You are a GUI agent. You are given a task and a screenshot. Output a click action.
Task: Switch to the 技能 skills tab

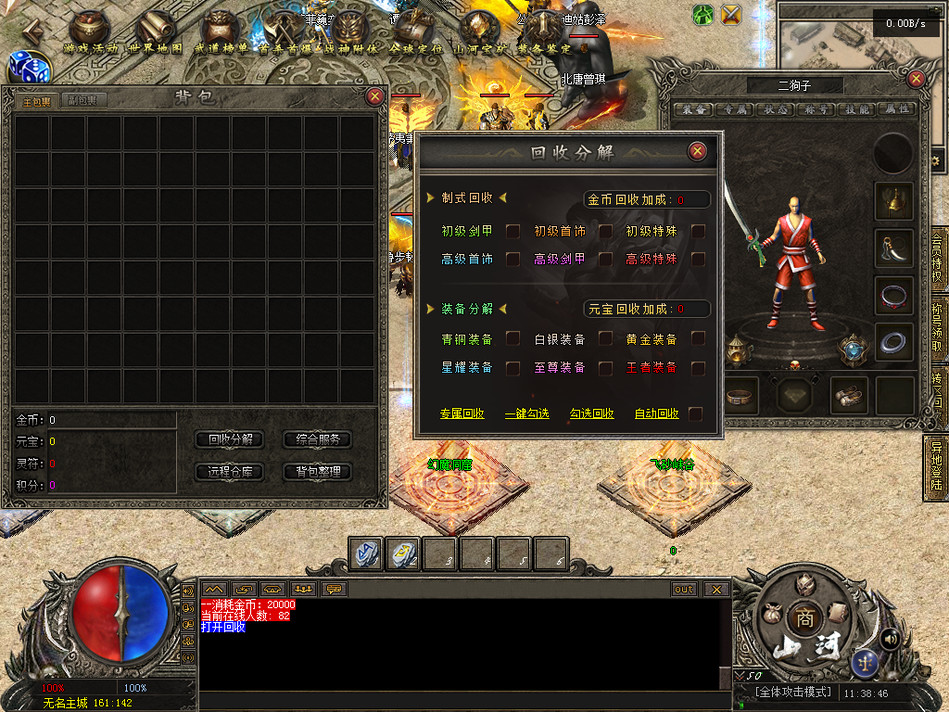pyautogui.click(x=859, y=109)
